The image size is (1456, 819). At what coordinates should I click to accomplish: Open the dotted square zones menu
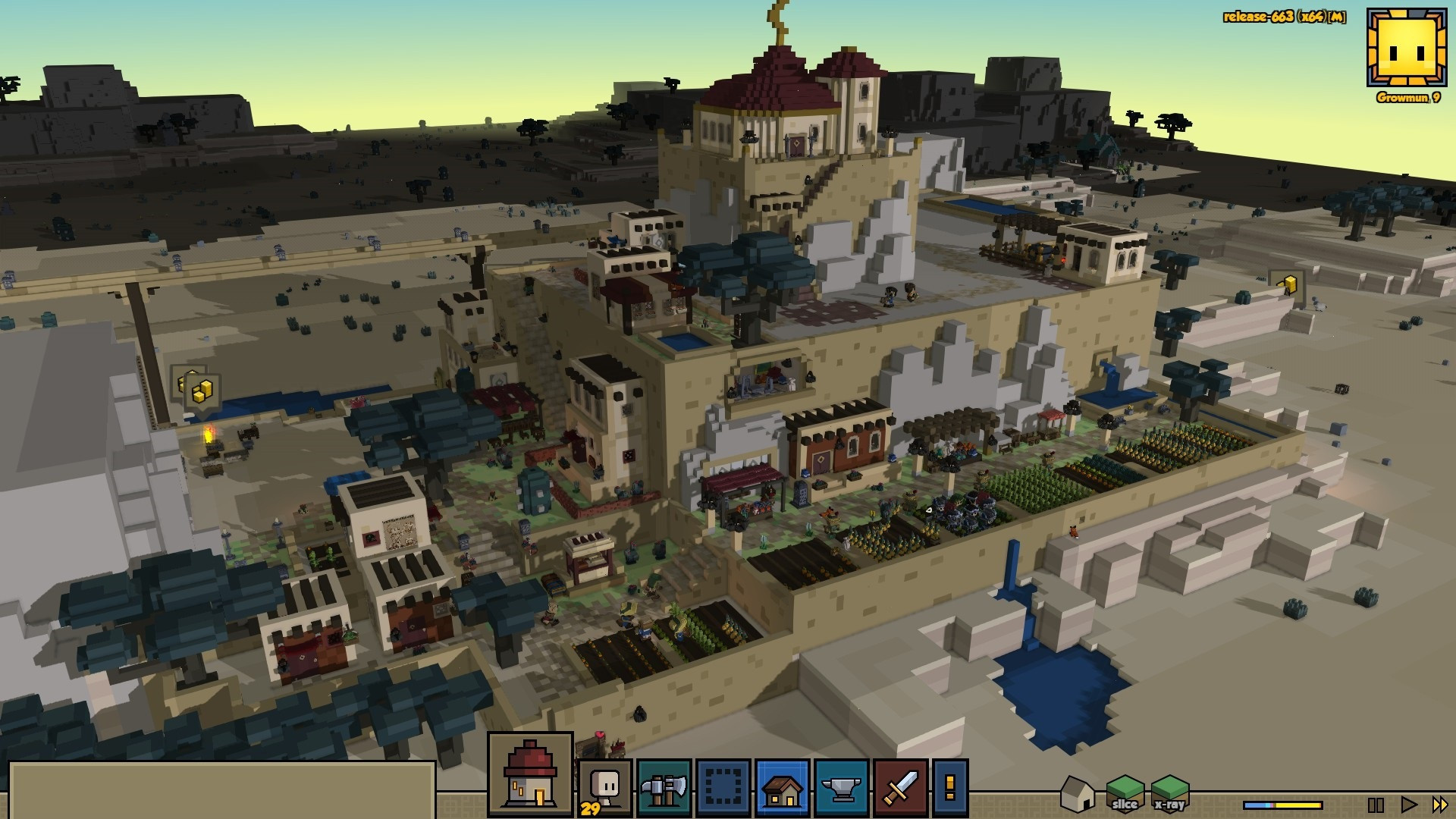click(723, 789)
